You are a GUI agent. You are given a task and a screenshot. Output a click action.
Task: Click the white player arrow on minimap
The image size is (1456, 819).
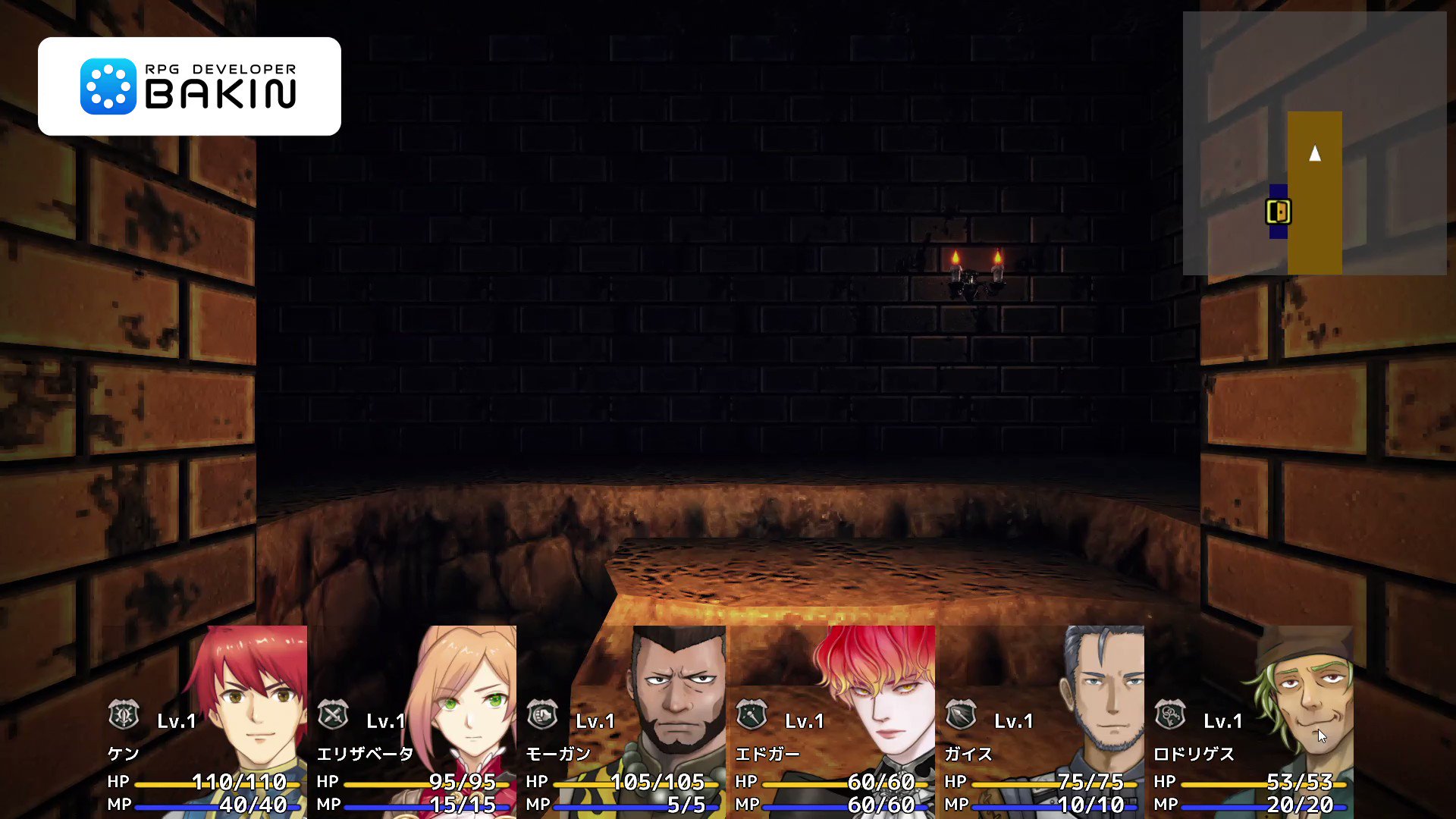[x=1315, y=154]
